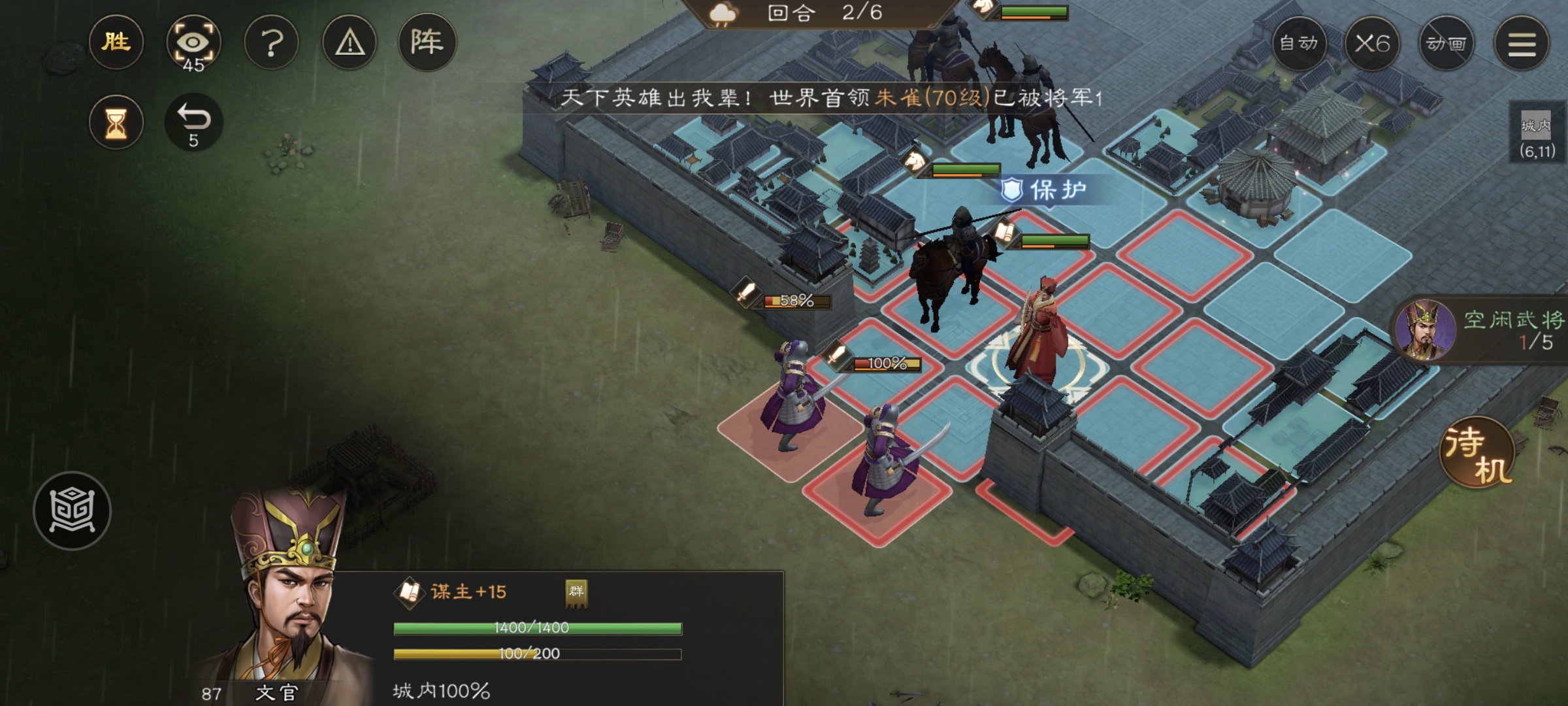Click the 群 faction badge
This screenshot has height=706, width=1568.
pyautogui.click(x=576, y=592)
